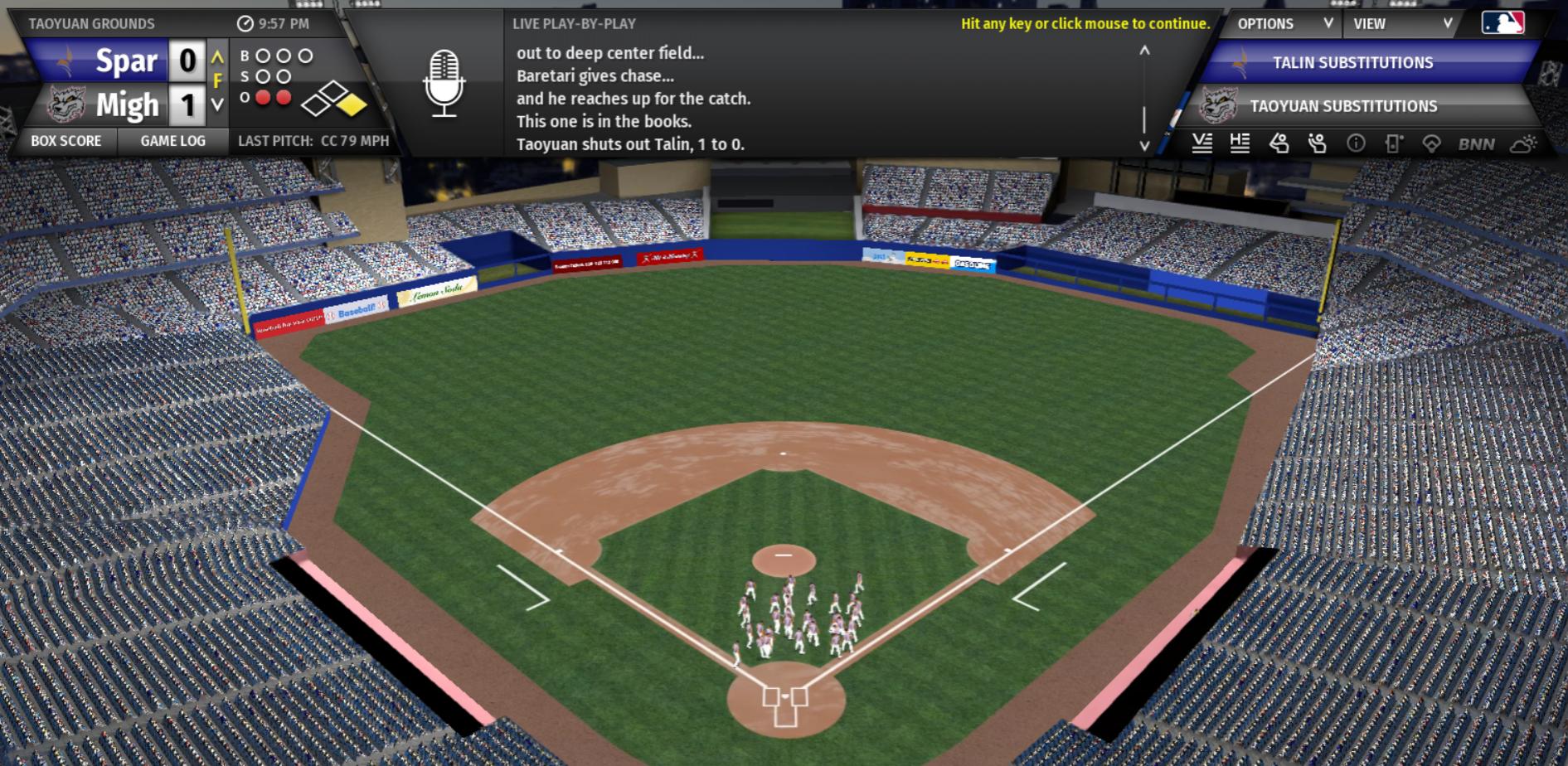Viewport: 1568px width, 766px height.
Task: Click the pitcher throwing icon
Action: coord(1317,144)
